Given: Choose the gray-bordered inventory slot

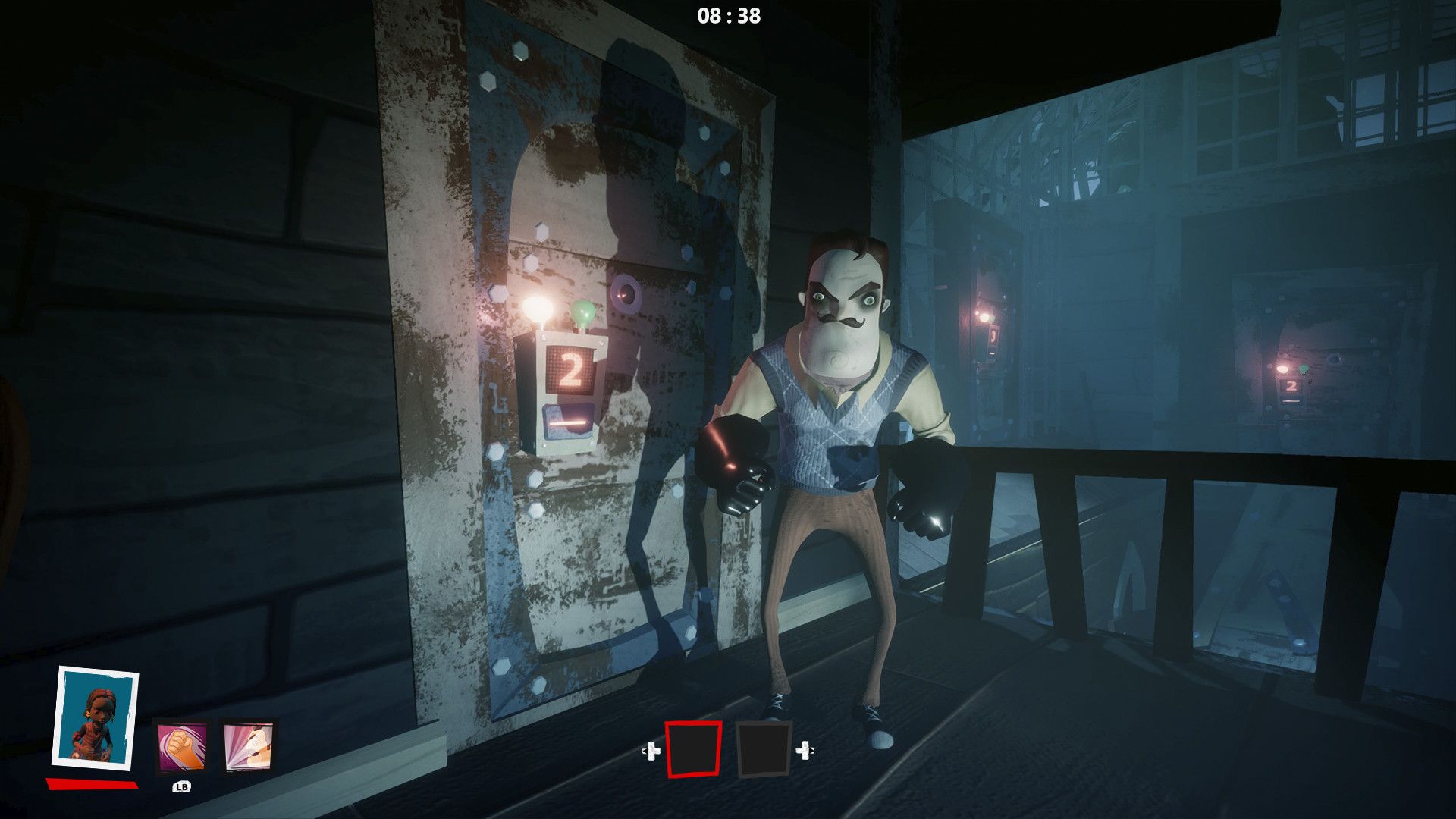Looking at the screenshot, I should 764,750.
